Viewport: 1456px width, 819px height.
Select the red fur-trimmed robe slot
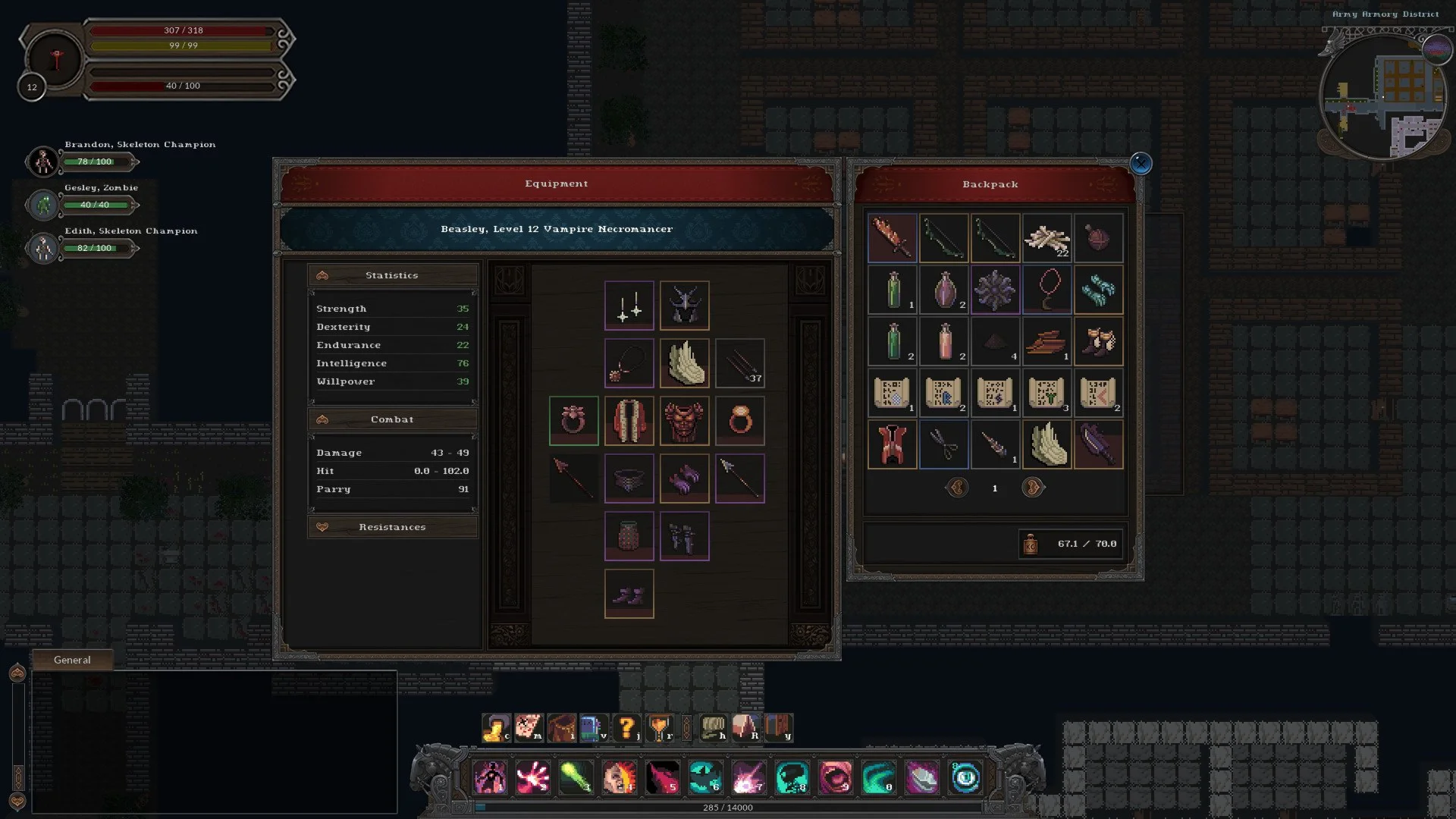tap(629, 421)
